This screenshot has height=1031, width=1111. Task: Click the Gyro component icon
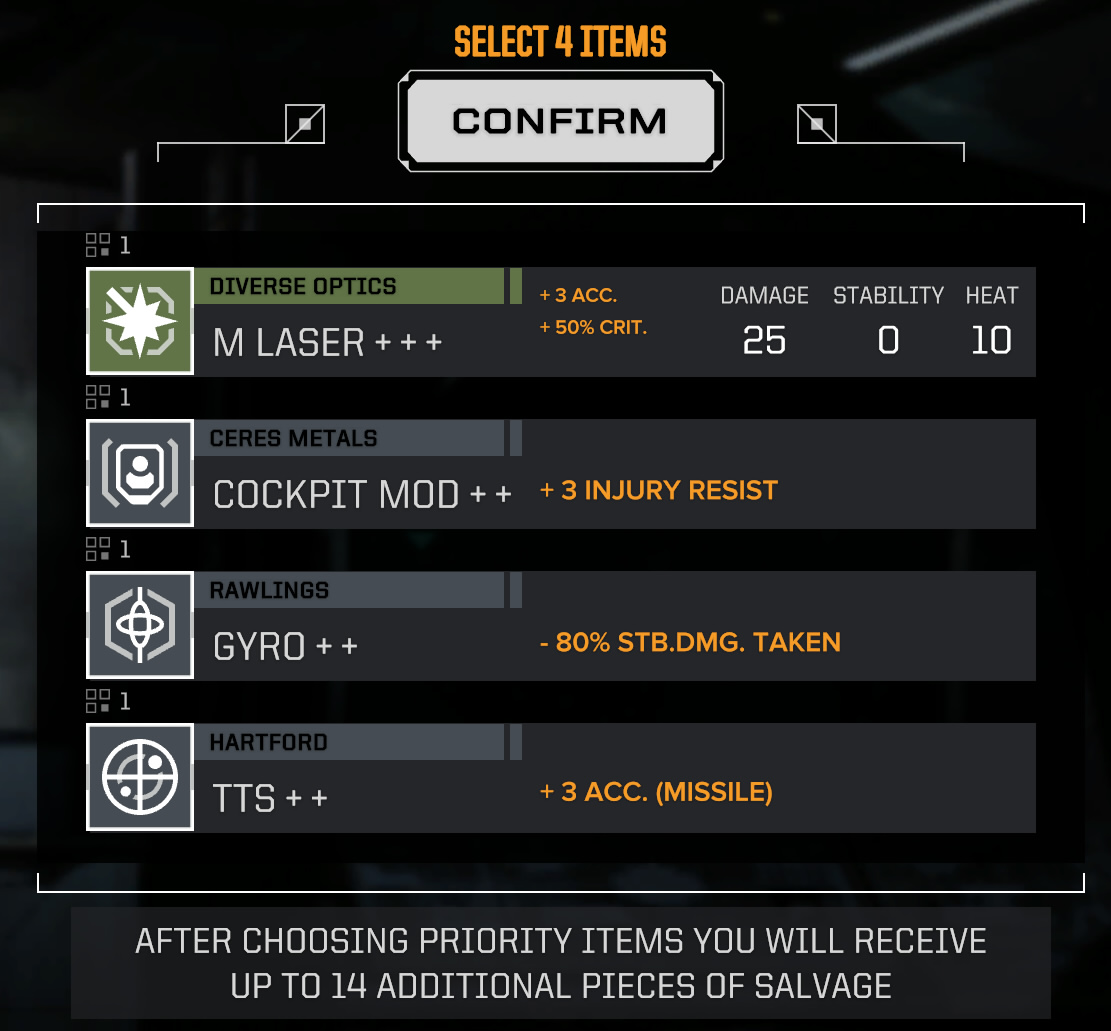pos(140,626)
